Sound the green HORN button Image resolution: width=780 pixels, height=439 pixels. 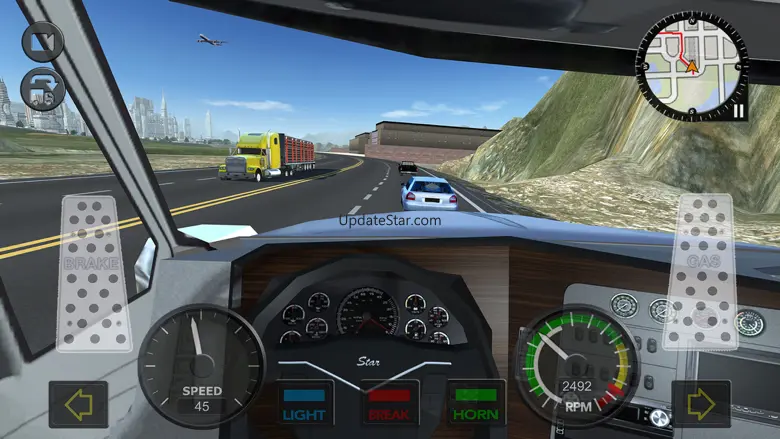click(x=476, y=402)
